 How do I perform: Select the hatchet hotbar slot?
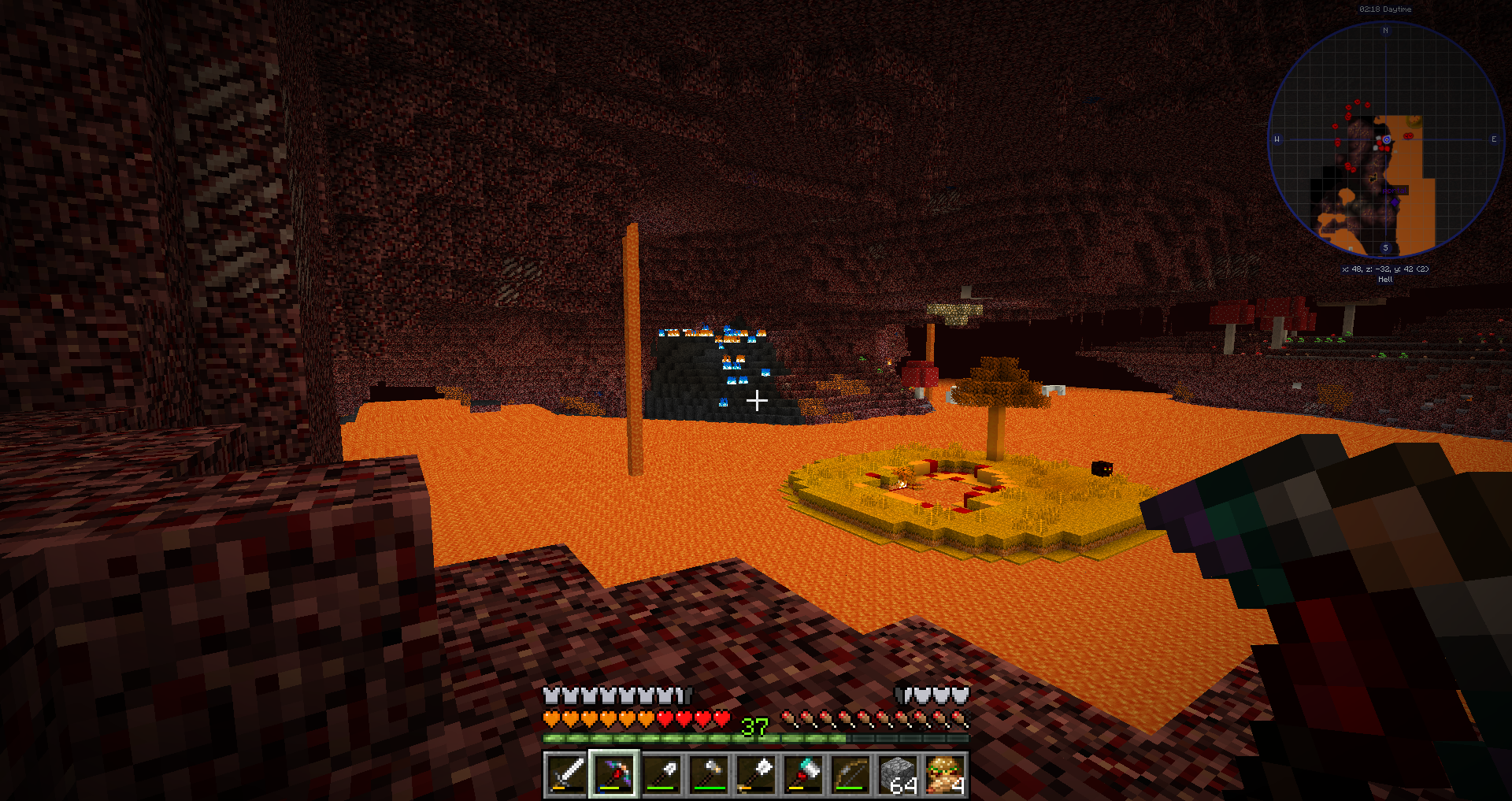[x=709, y=774]
